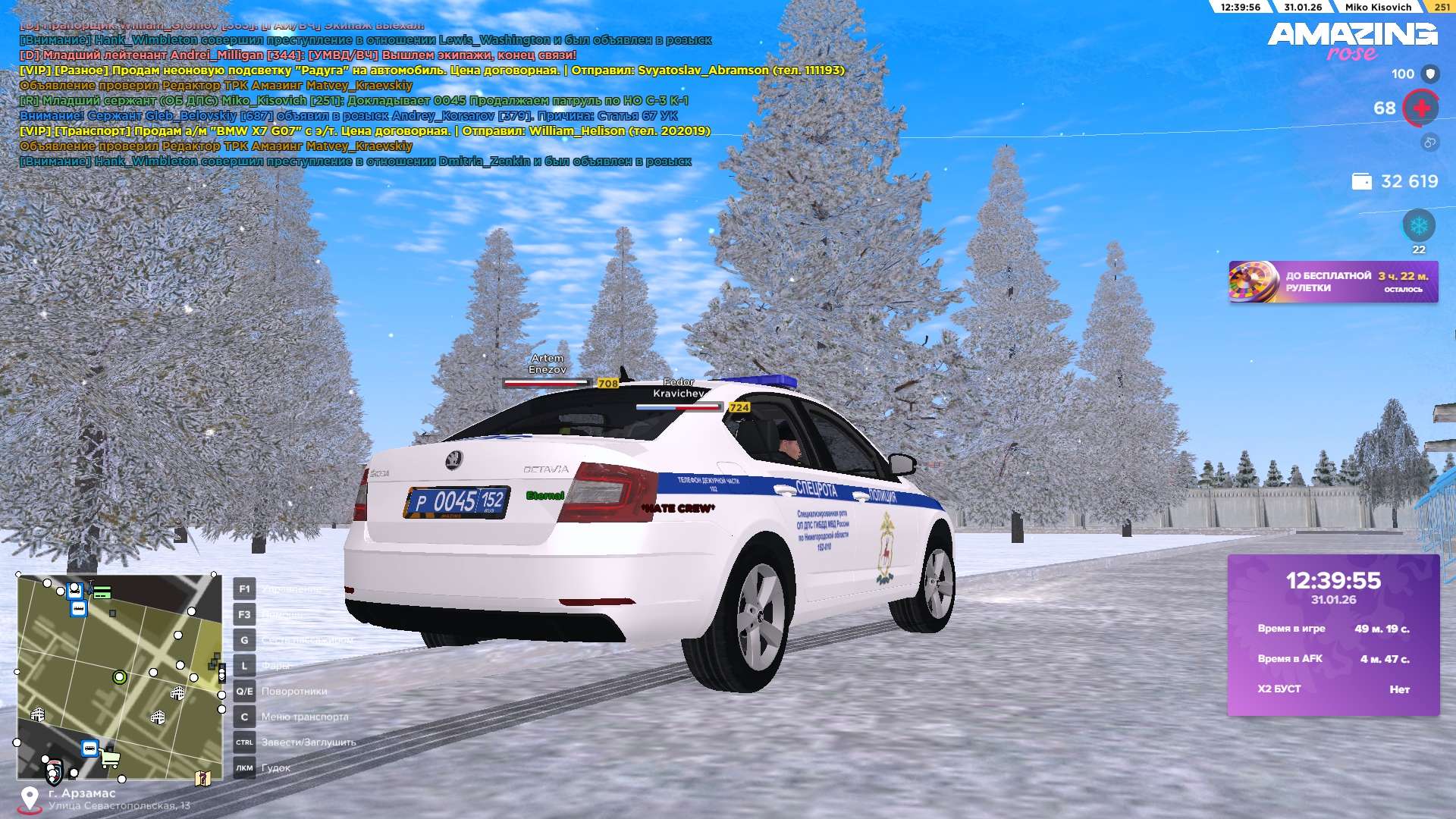This screenshot has width=1456, height=819.
Task: Select the wallet money icon
Action: click(x=1362, y=182)
